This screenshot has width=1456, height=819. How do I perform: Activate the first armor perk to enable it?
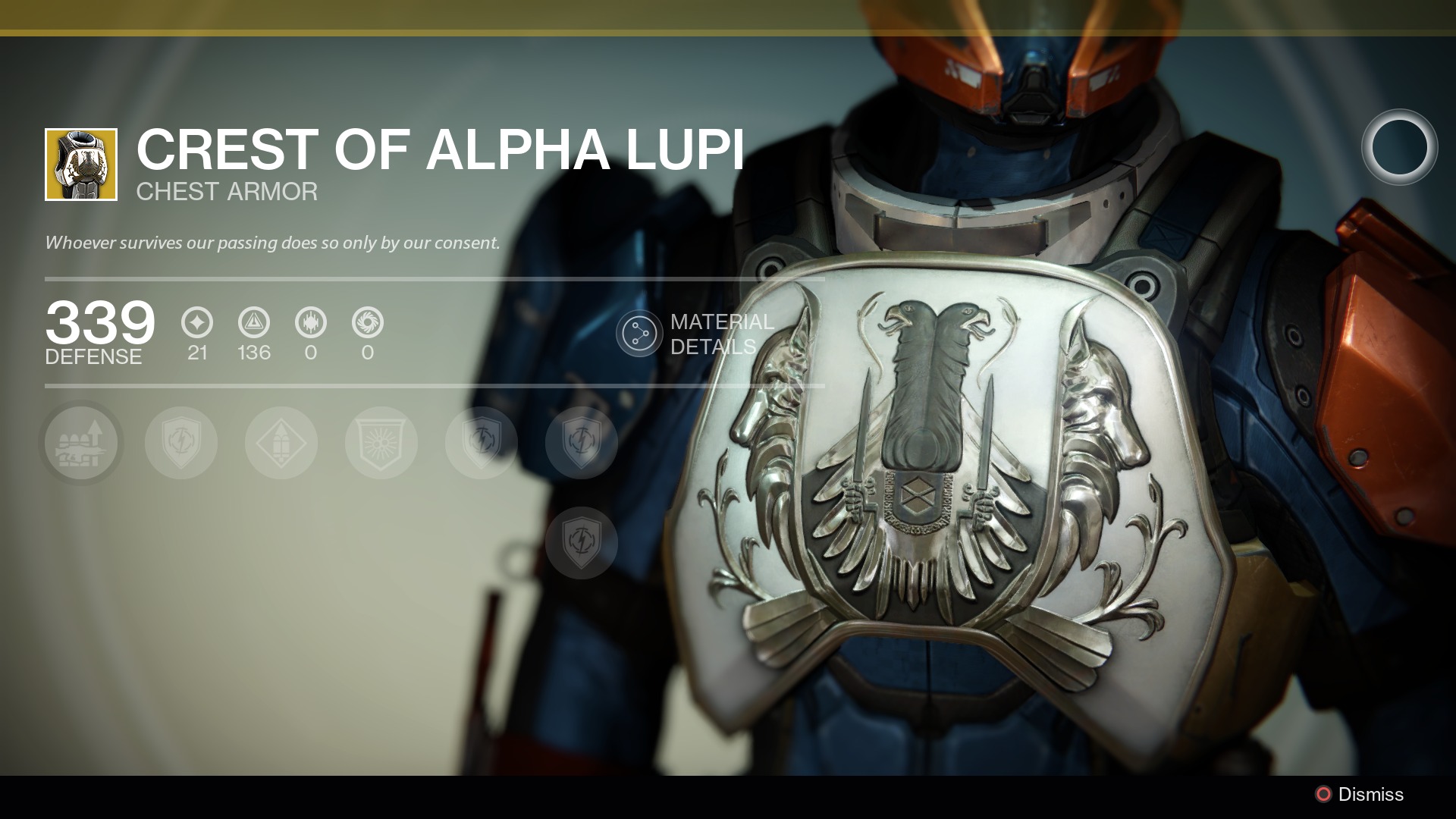pos(82,443)
